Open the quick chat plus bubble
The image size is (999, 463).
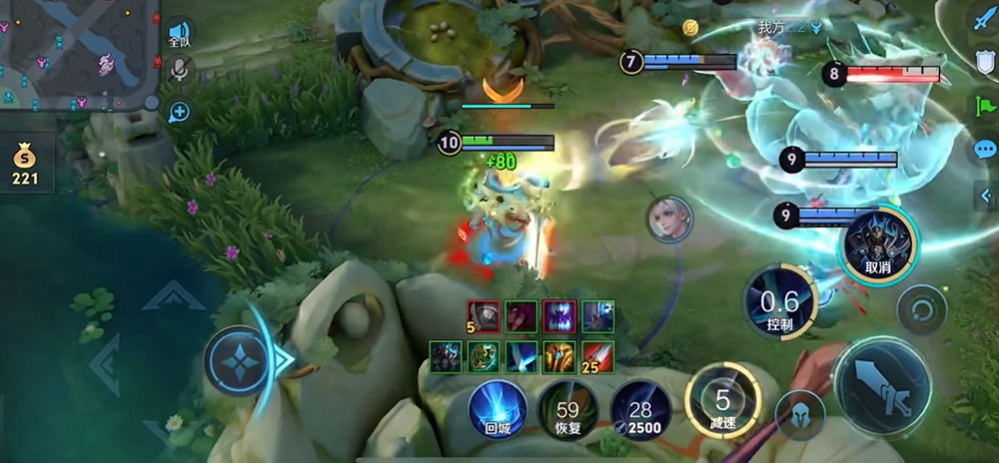tap(179, 112)
